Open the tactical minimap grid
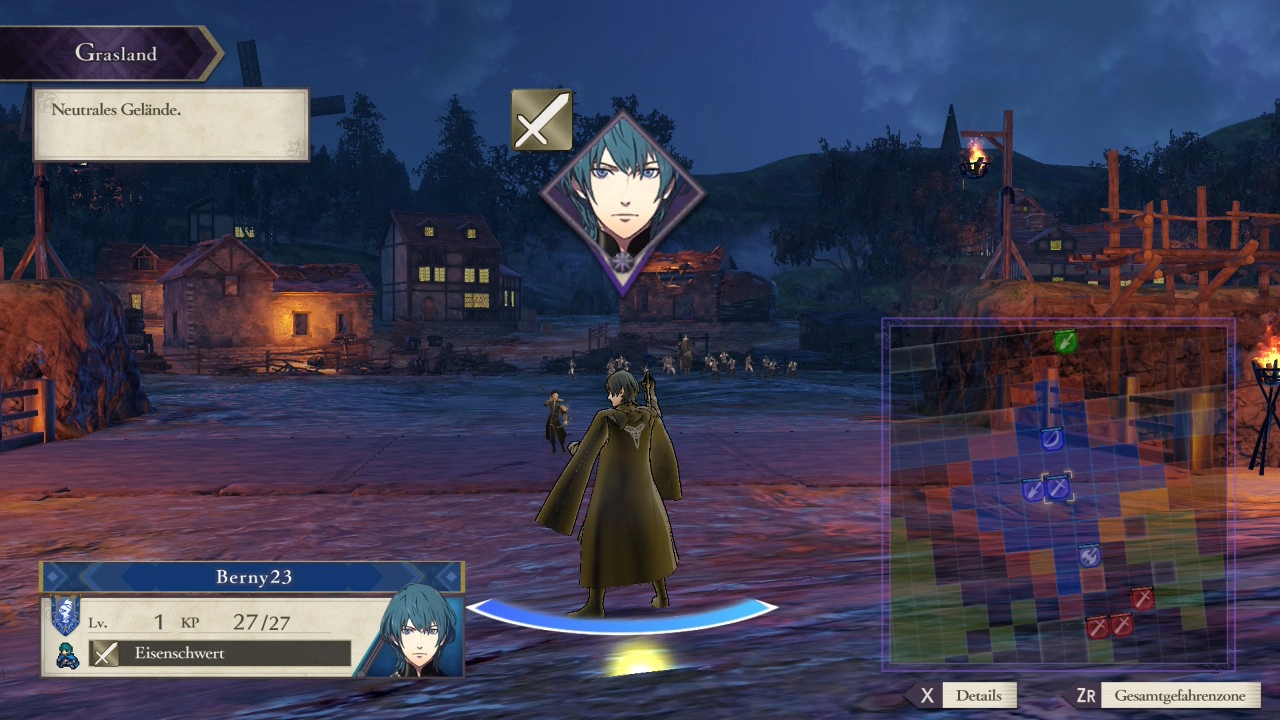The height and width of the screenshot is (720, 1280). 1058,494
